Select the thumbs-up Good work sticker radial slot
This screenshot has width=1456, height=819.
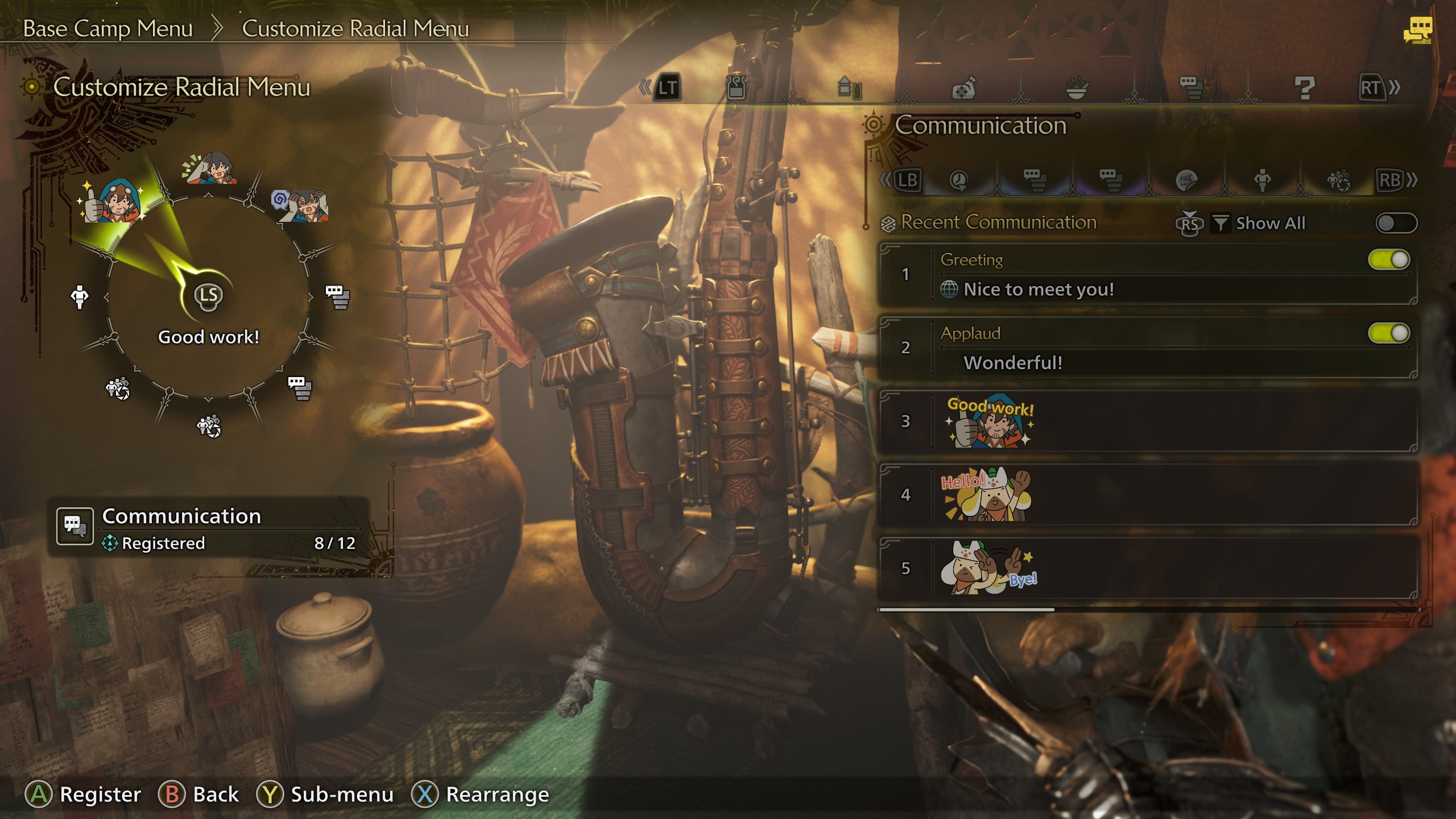pos(114,201)
